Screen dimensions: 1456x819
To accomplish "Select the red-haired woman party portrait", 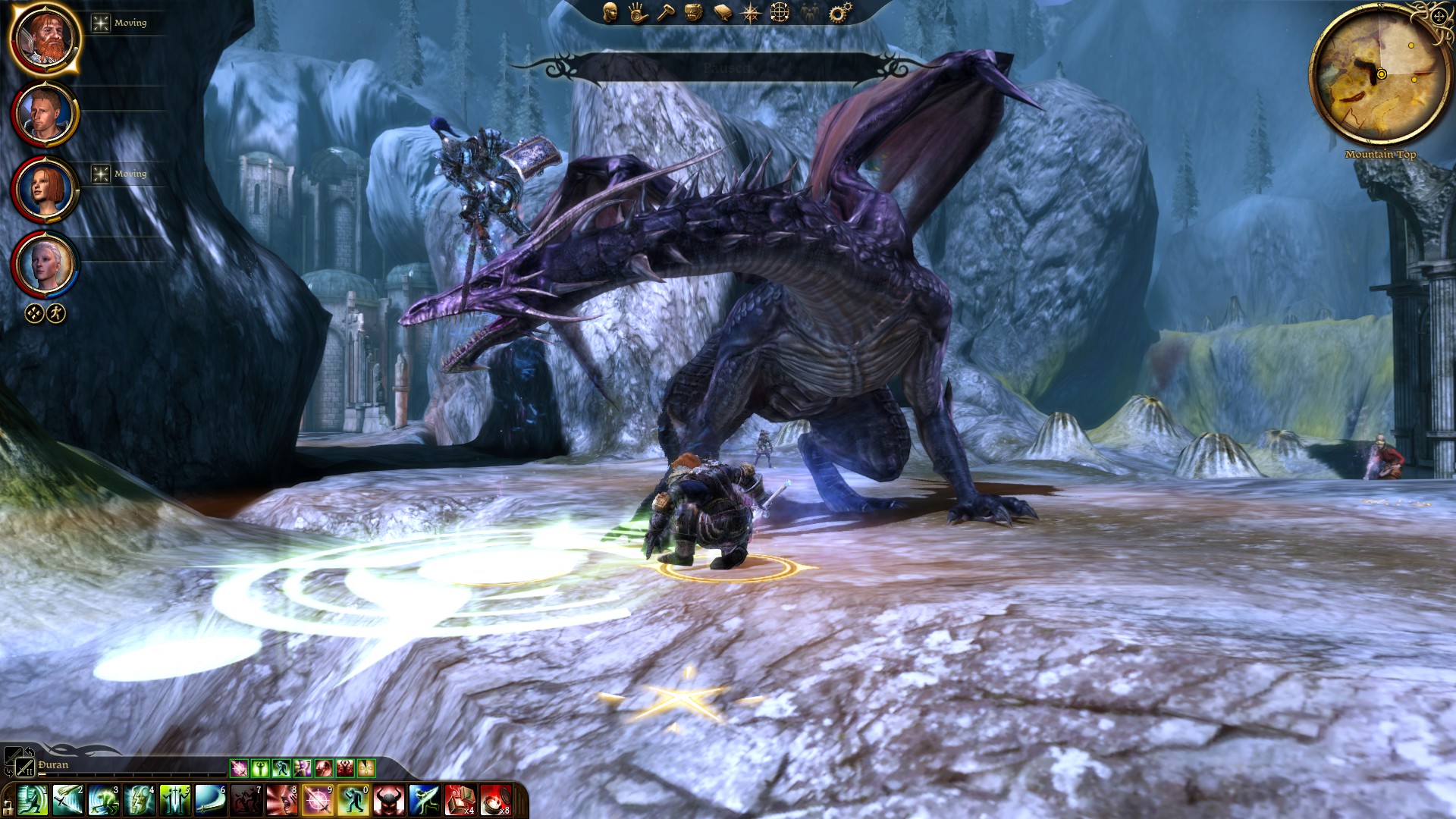I will click(45, 190).
